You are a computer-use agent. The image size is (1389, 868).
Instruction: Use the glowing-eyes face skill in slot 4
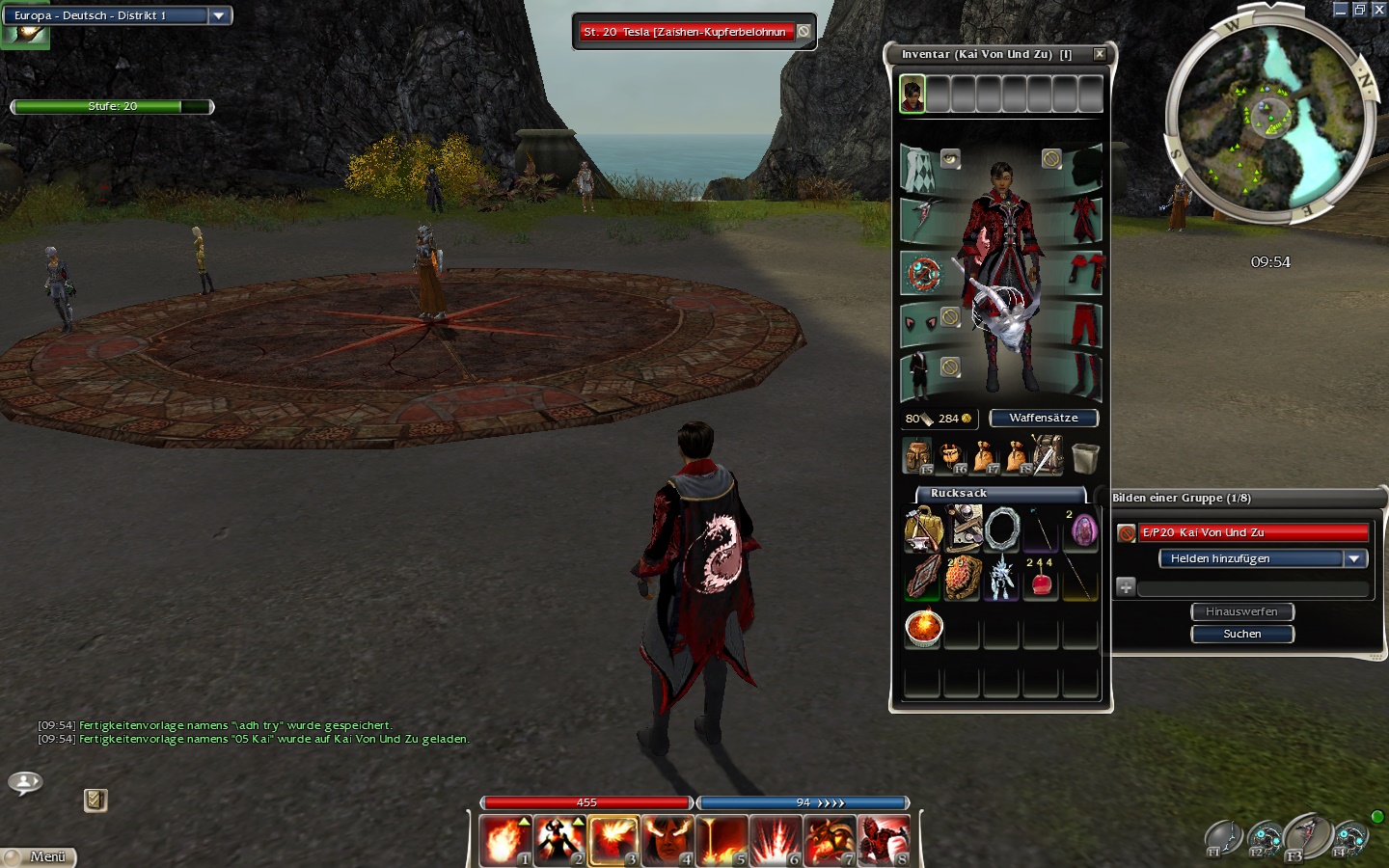[x=667, y=840]
